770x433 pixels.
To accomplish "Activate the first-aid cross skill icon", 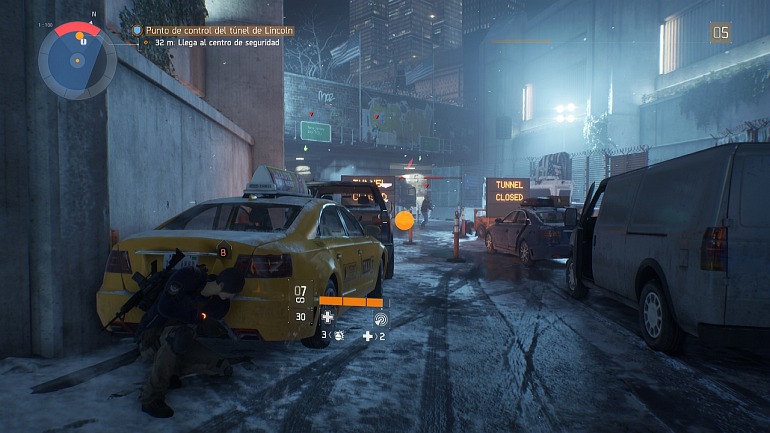I will (x=327, y=317).
